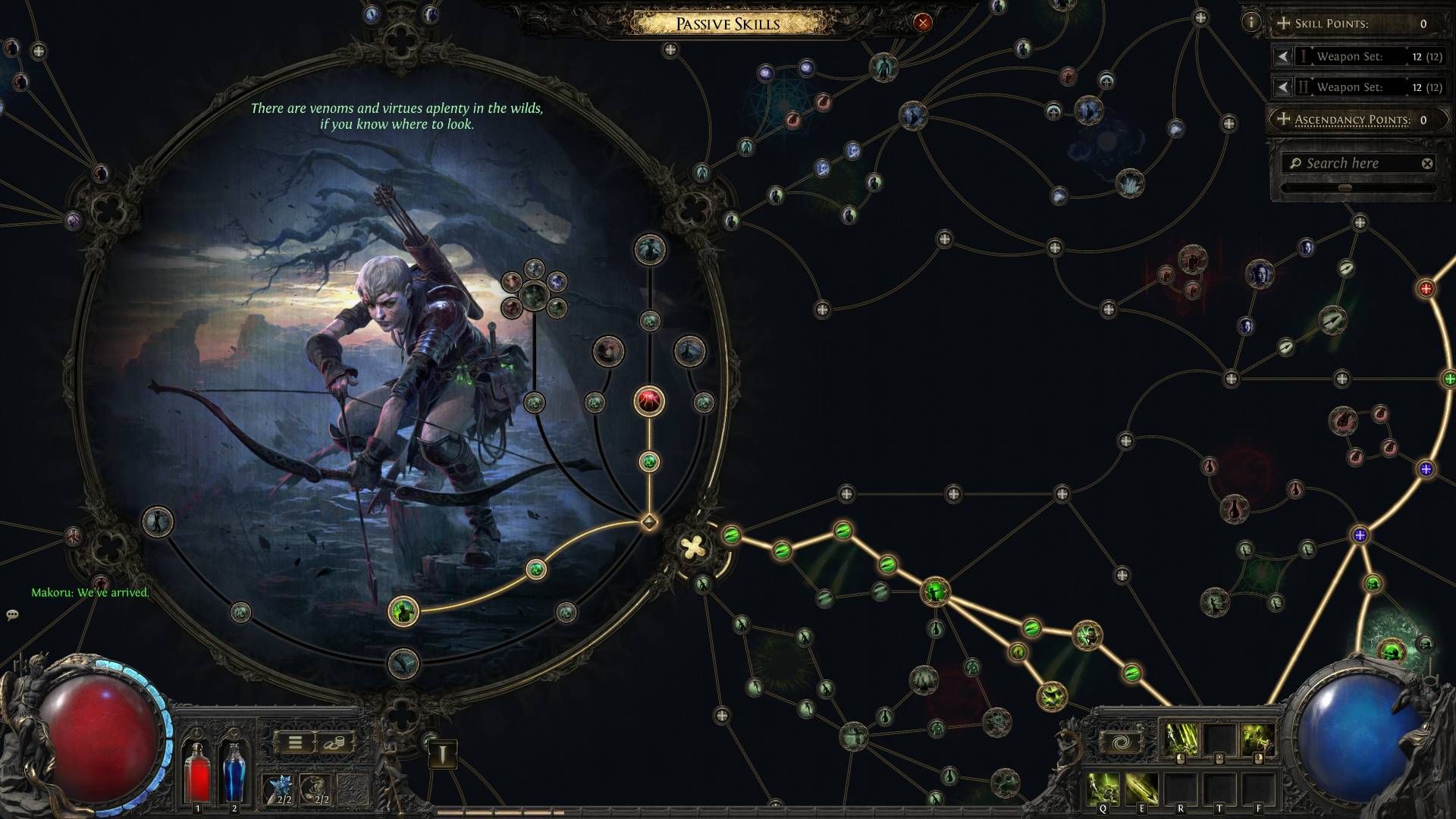Select the Weapon Set I arrow button
The height and width of the screenshot is (819, 1456).
pyautogui.click(x=1282, y=56)
